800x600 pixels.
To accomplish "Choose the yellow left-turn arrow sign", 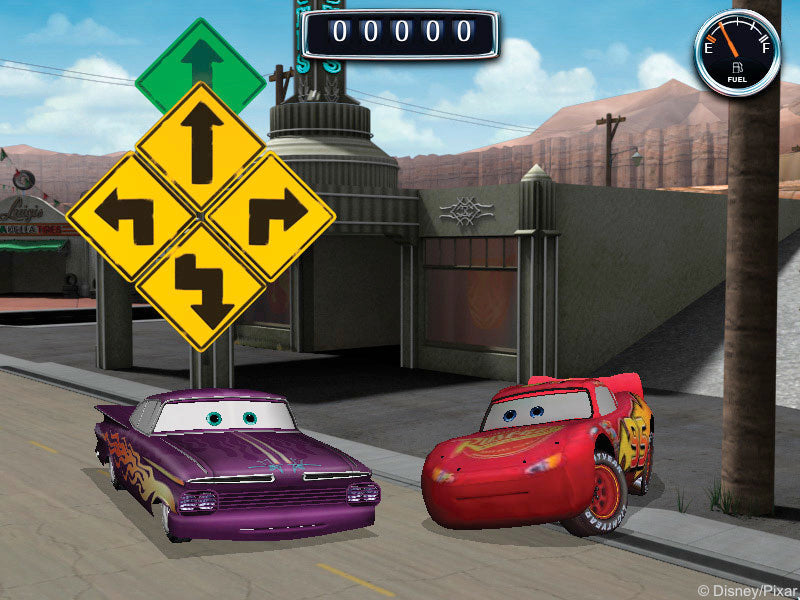I will [x=130, y=214].
